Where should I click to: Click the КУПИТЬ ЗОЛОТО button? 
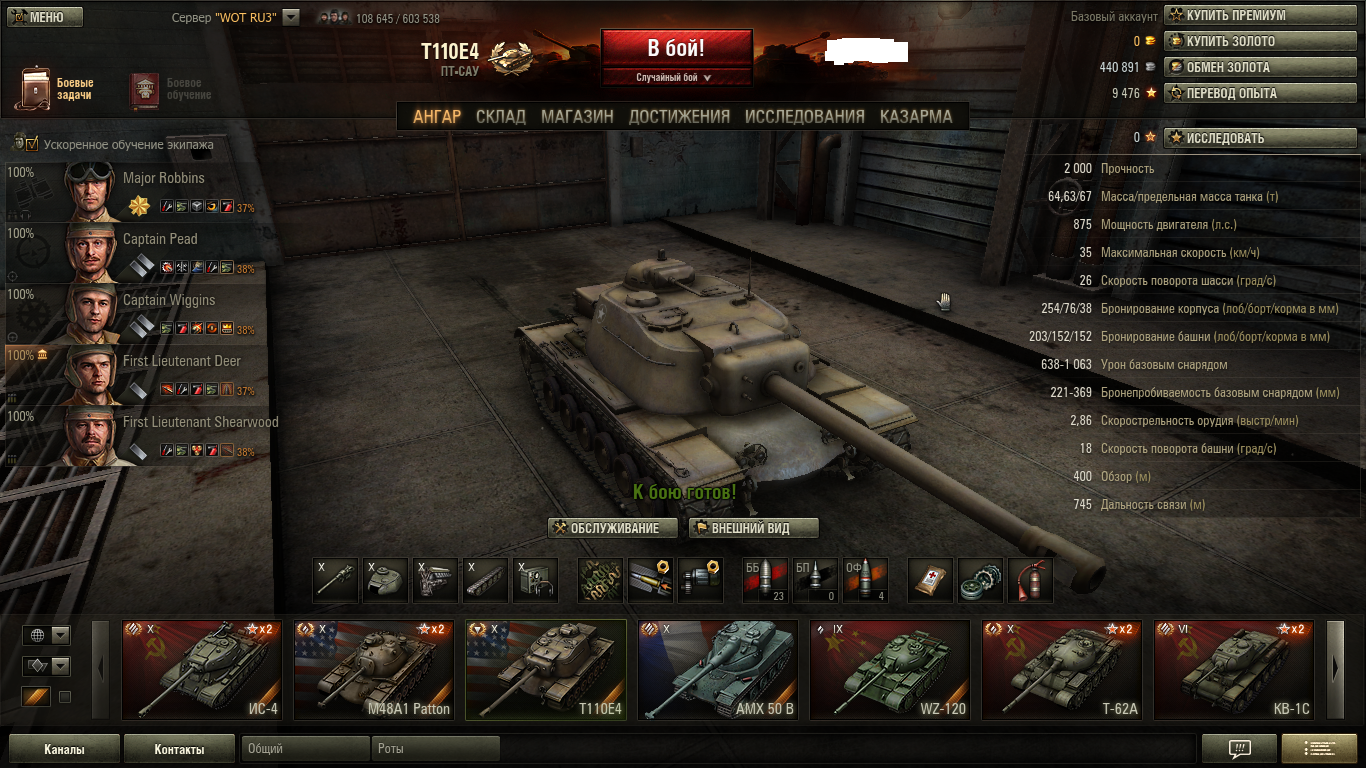(1259, 42)
